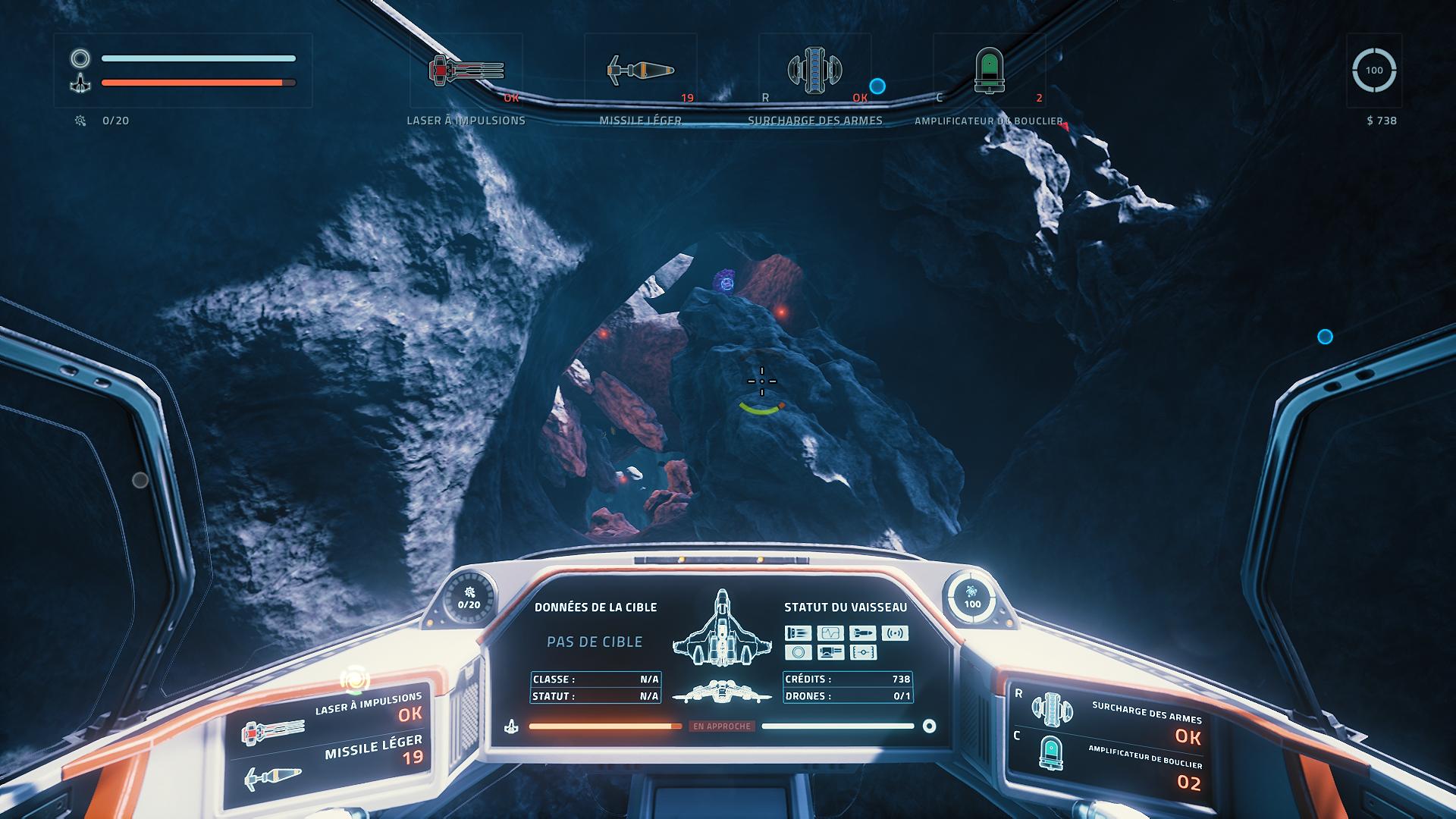Click the sensor waves ship status icon
The image size is (1456, 819).
pyautogui.click(x=895, y=633)
